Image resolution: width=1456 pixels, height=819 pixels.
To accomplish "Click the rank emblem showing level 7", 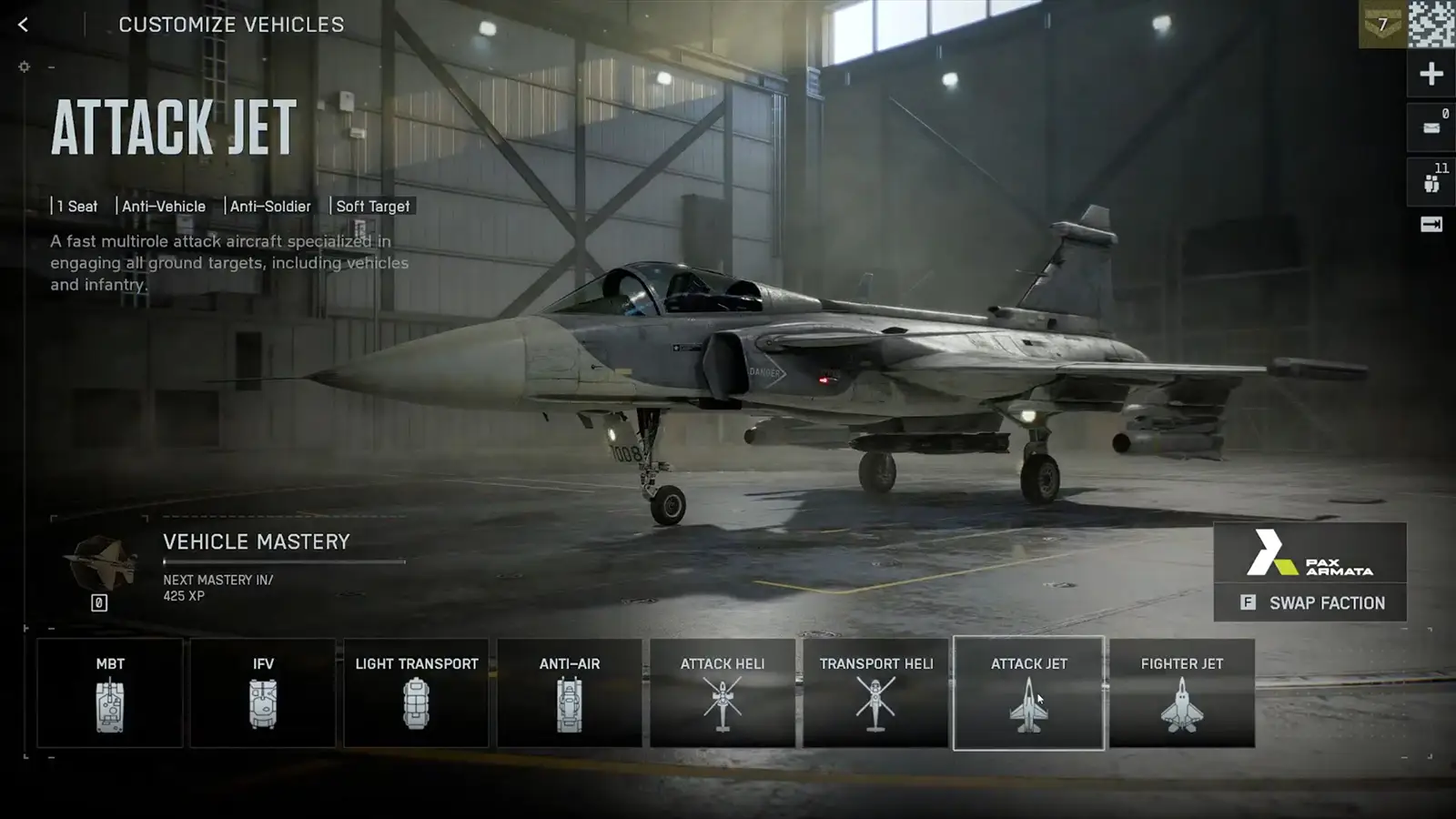I will tap(1382, 25).
